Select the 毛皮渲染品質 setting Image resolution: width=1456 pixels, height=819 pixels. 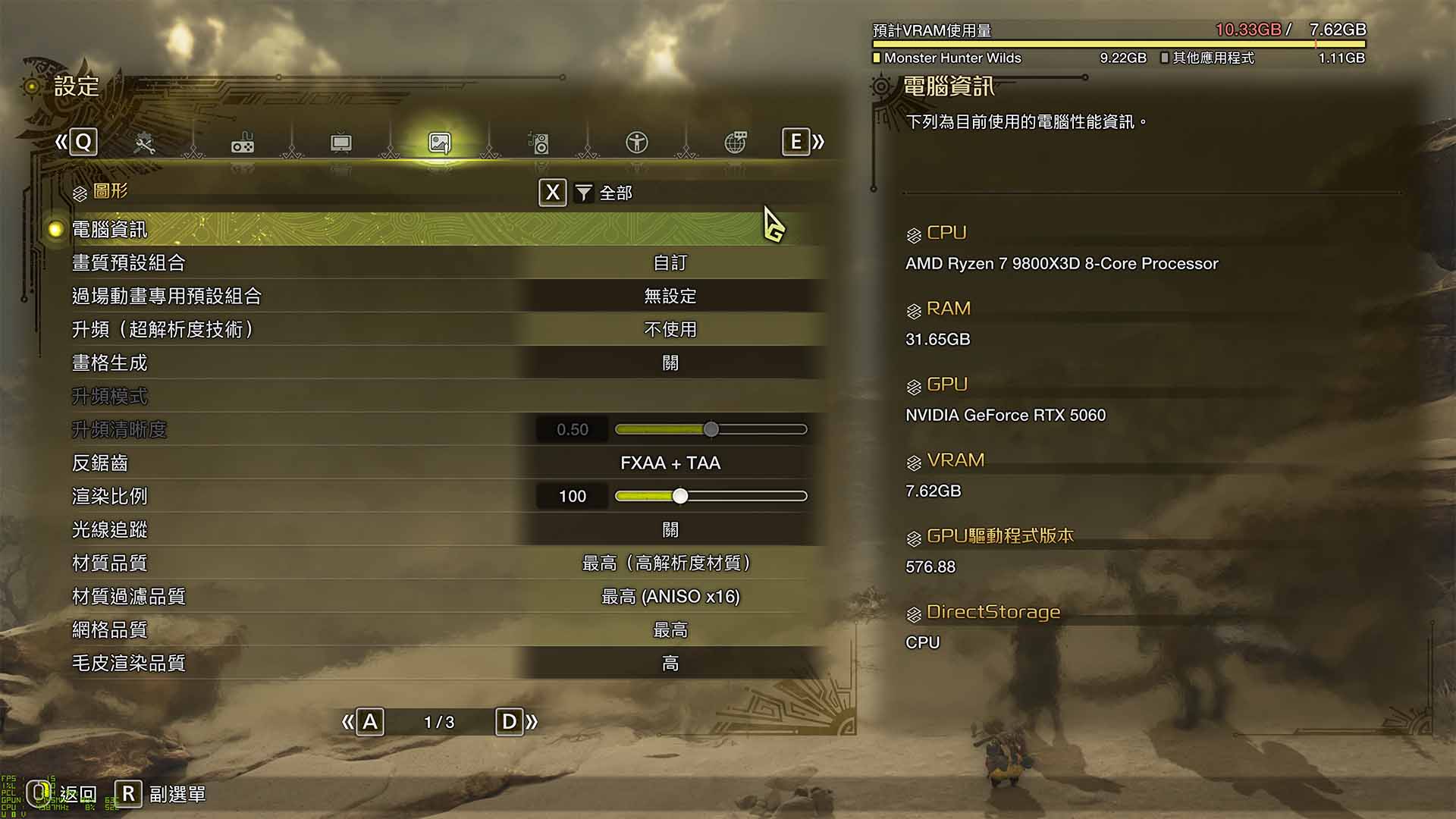click(670, 664)
